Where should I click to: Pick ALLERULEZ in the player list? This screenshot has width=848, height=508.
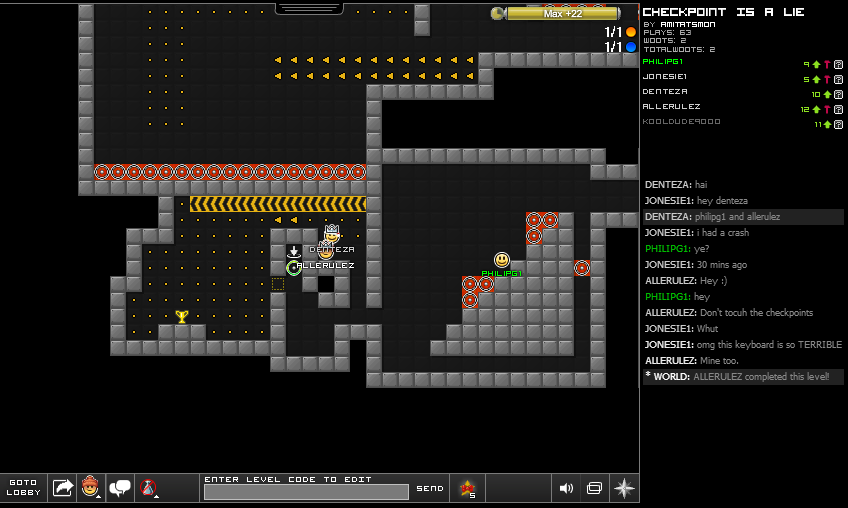[671, 107]
